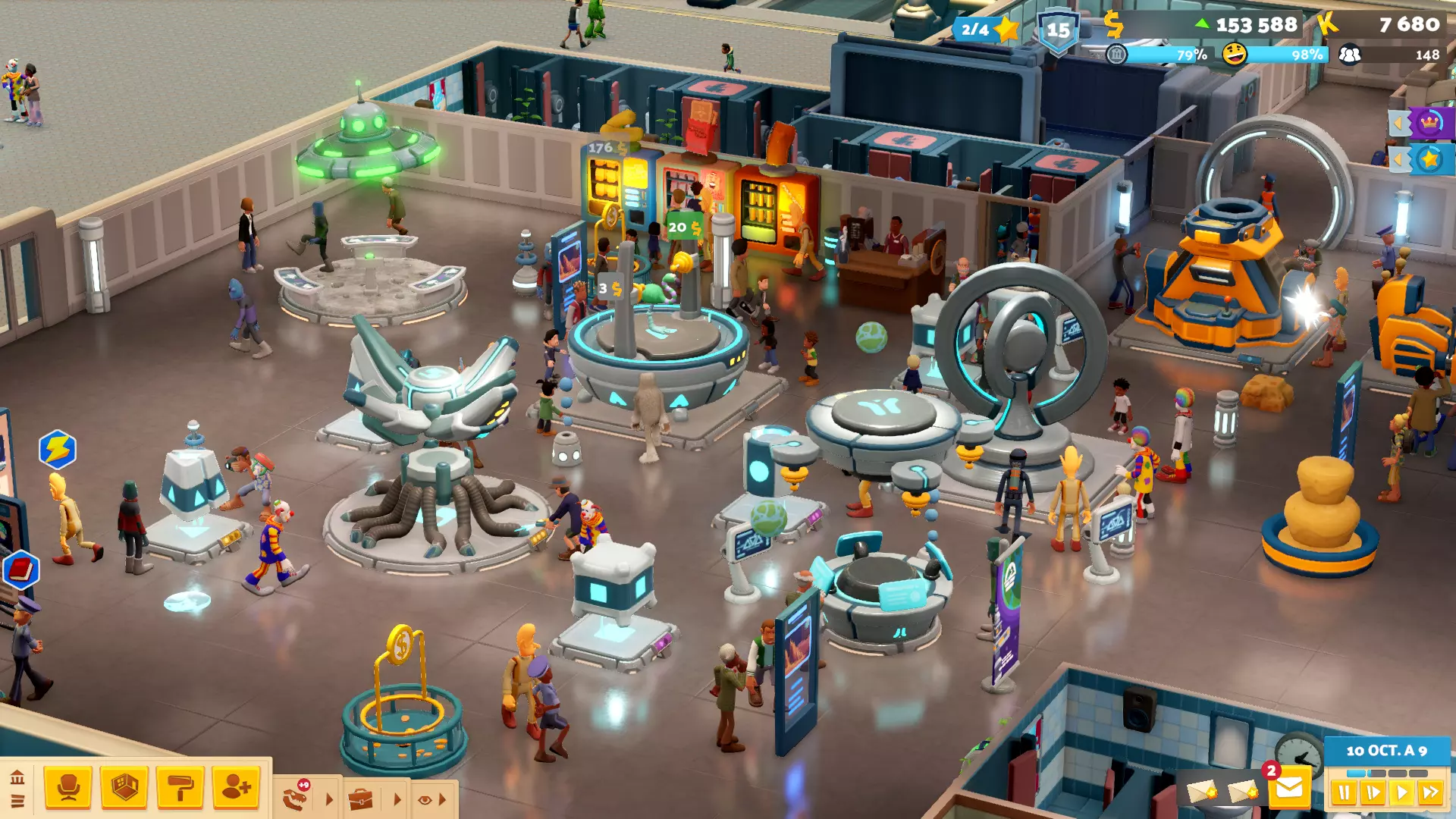Expand the blue star objective banner
Image resolution: width=1456 pixels, height=819 pixels.
(x=1423, y=160)
